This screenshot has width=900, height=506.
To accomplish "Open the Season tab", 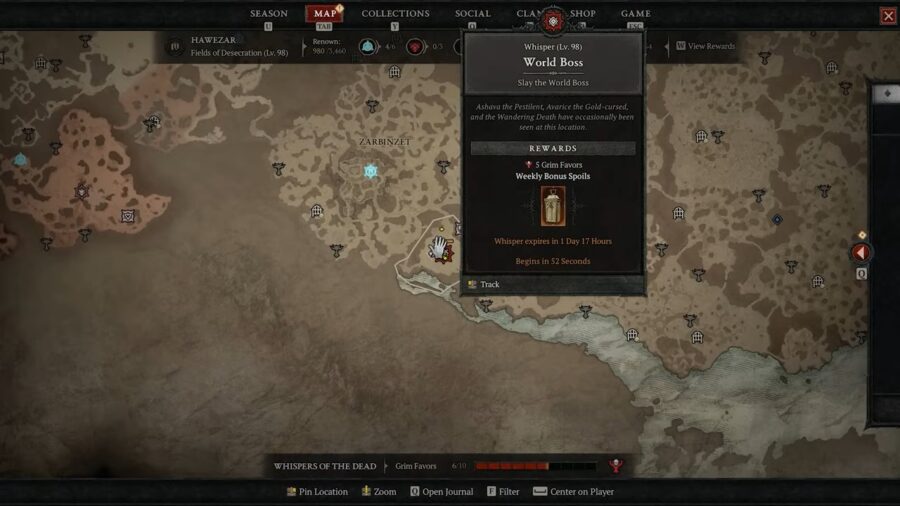I will (x=268, y=14).
